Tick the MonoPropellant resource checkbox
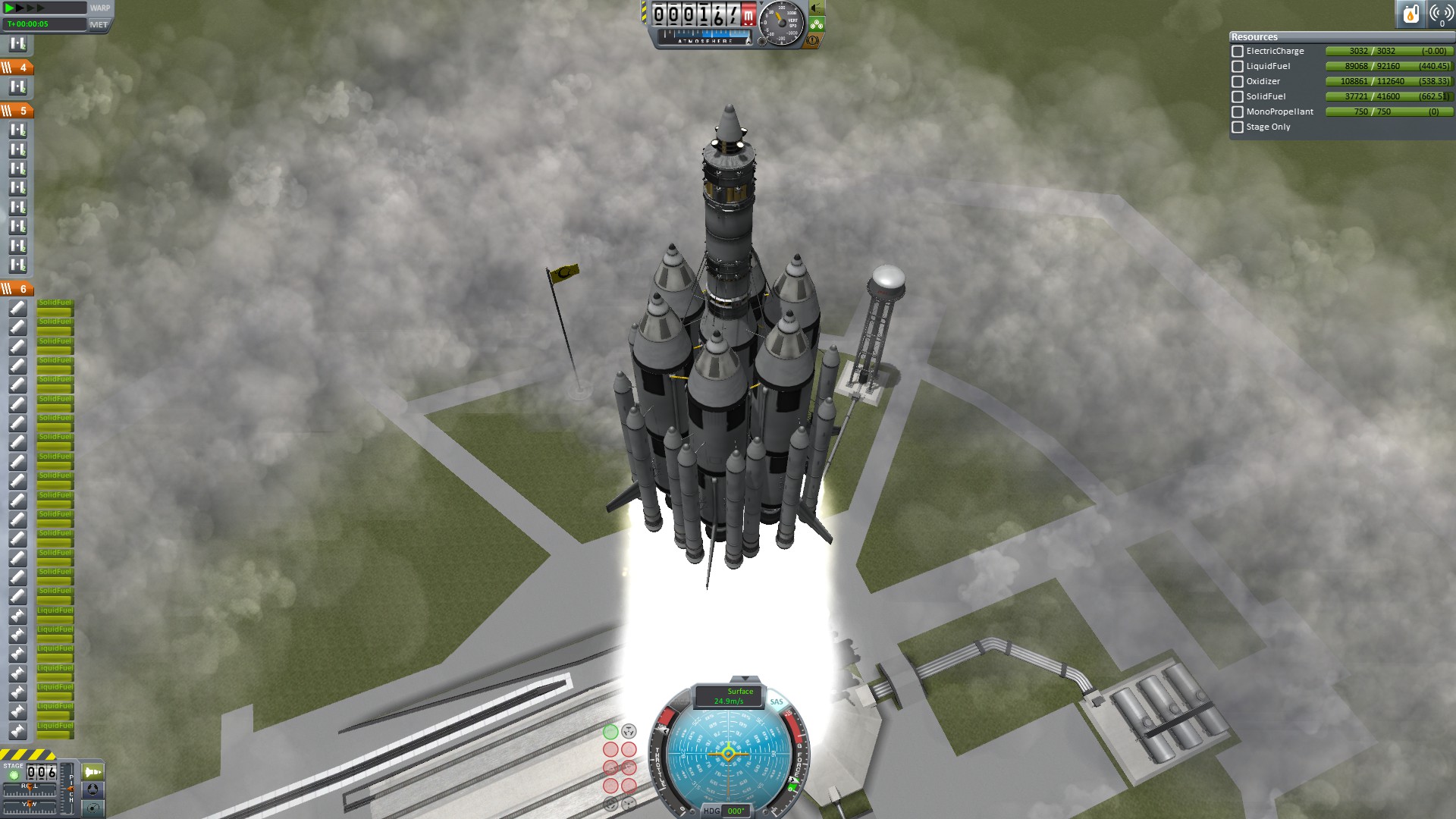The image size is (1456, 819). pos(1238,112)
